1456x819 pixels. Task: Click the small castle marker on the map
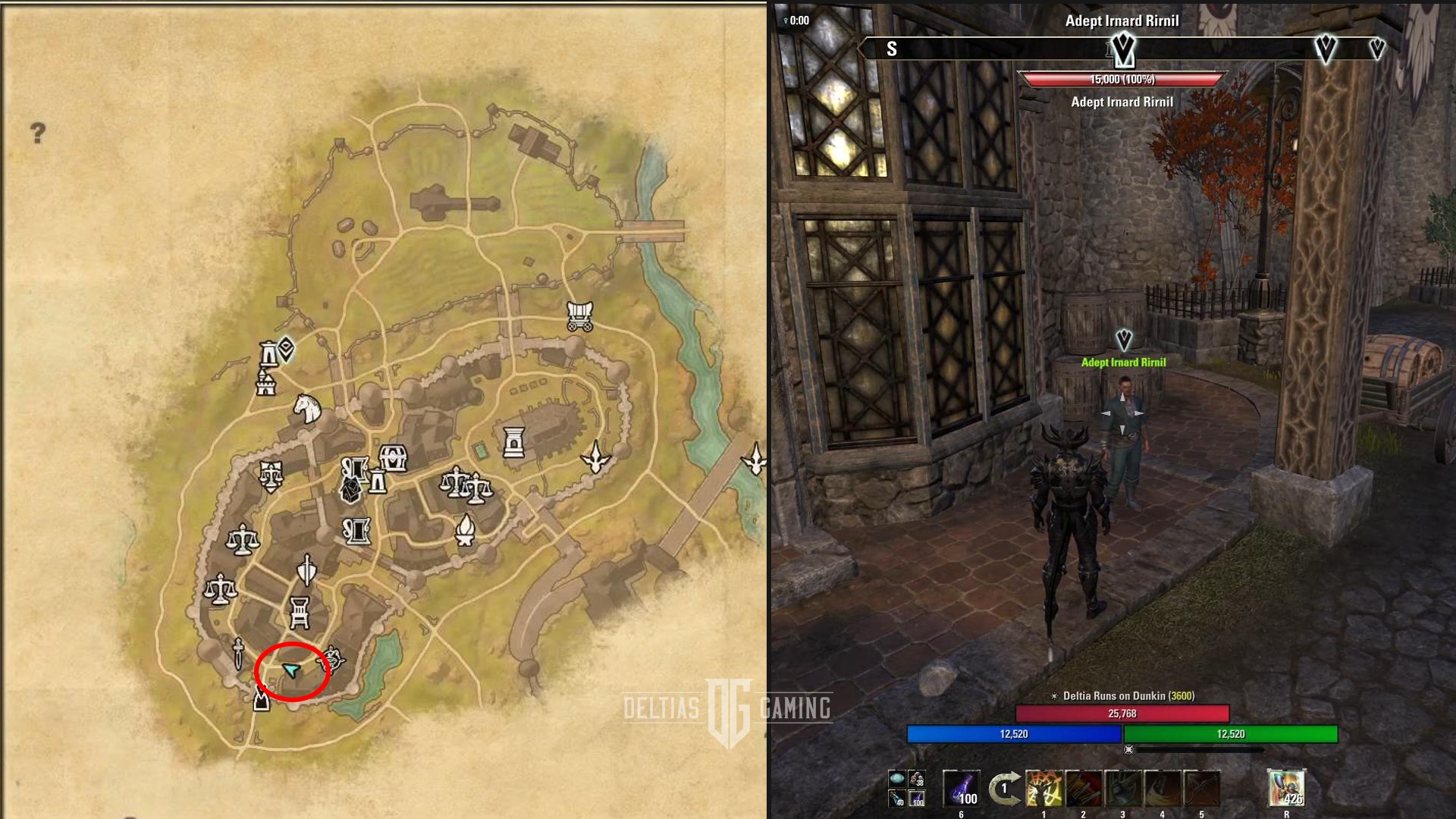coord(265,384)
